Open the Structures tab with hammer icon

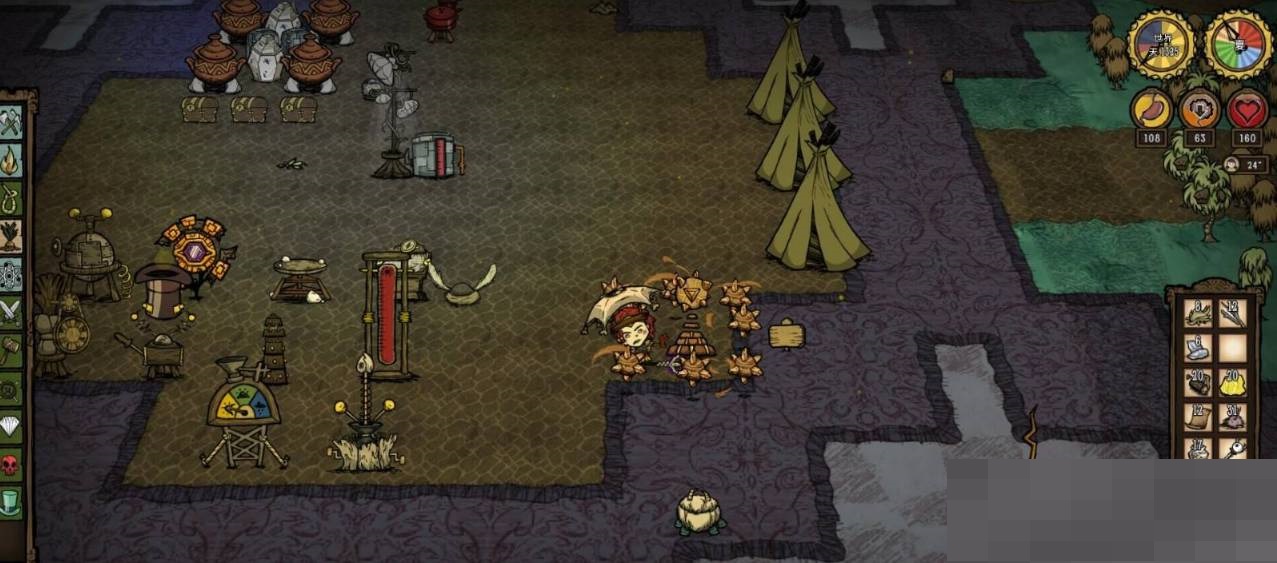click(x=11, y=350)
